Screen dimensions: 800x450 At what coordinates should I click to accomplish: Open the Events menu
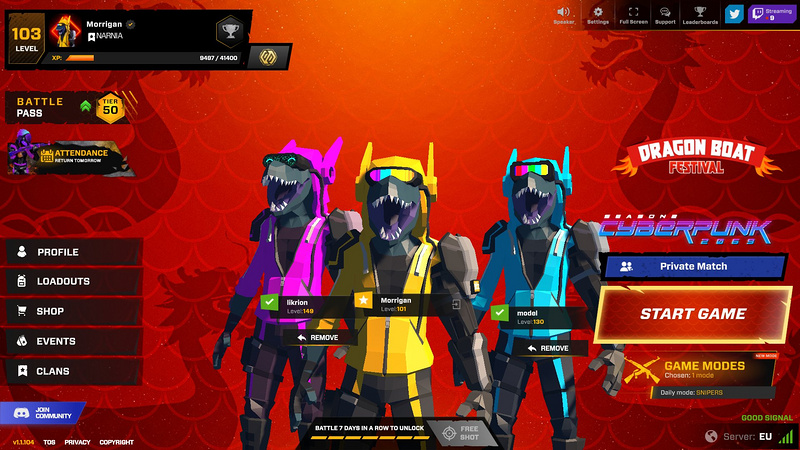(x=56, y=342)
